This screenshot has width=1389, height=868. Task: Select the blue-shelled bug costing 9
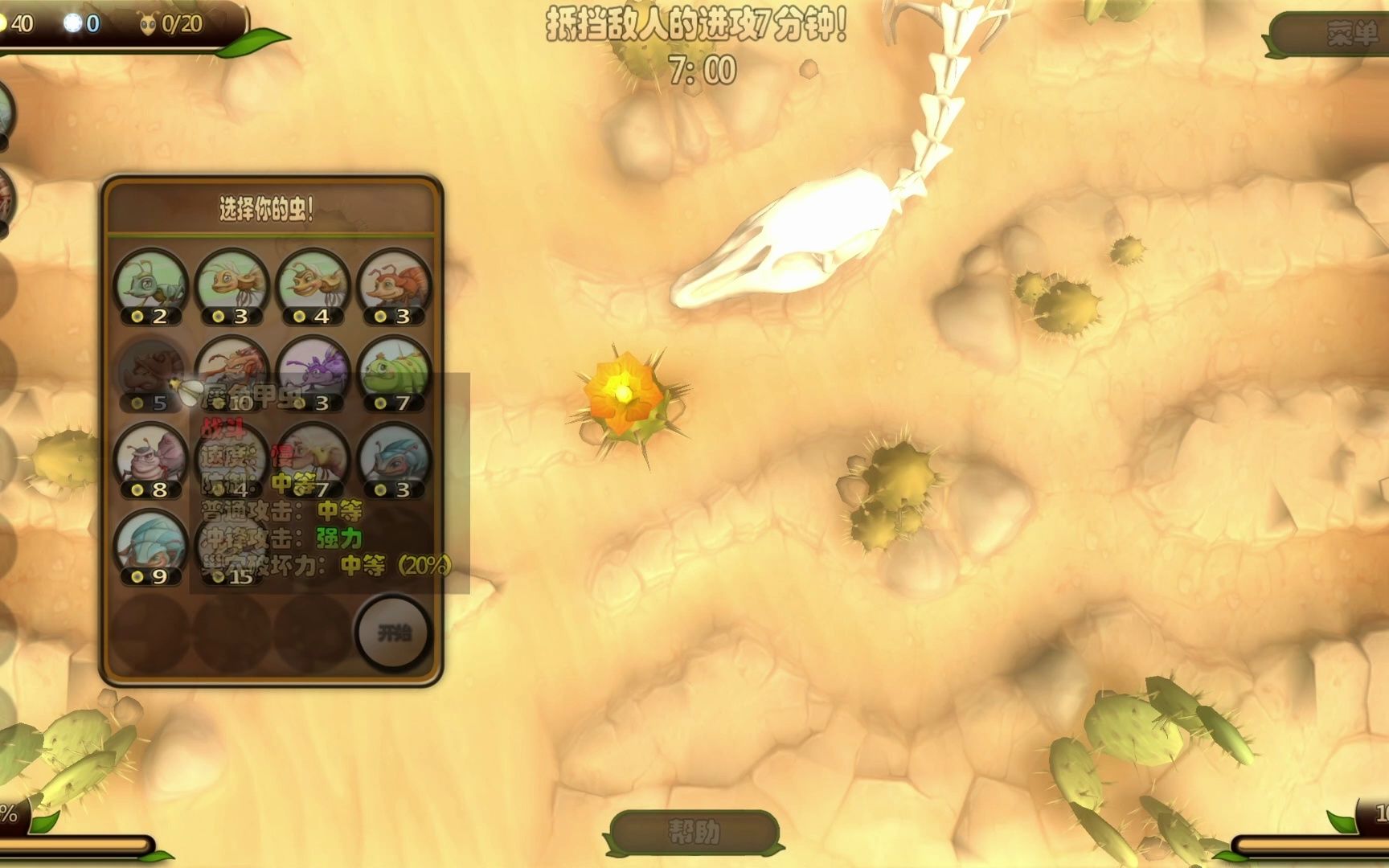click(x=150, y=547)
